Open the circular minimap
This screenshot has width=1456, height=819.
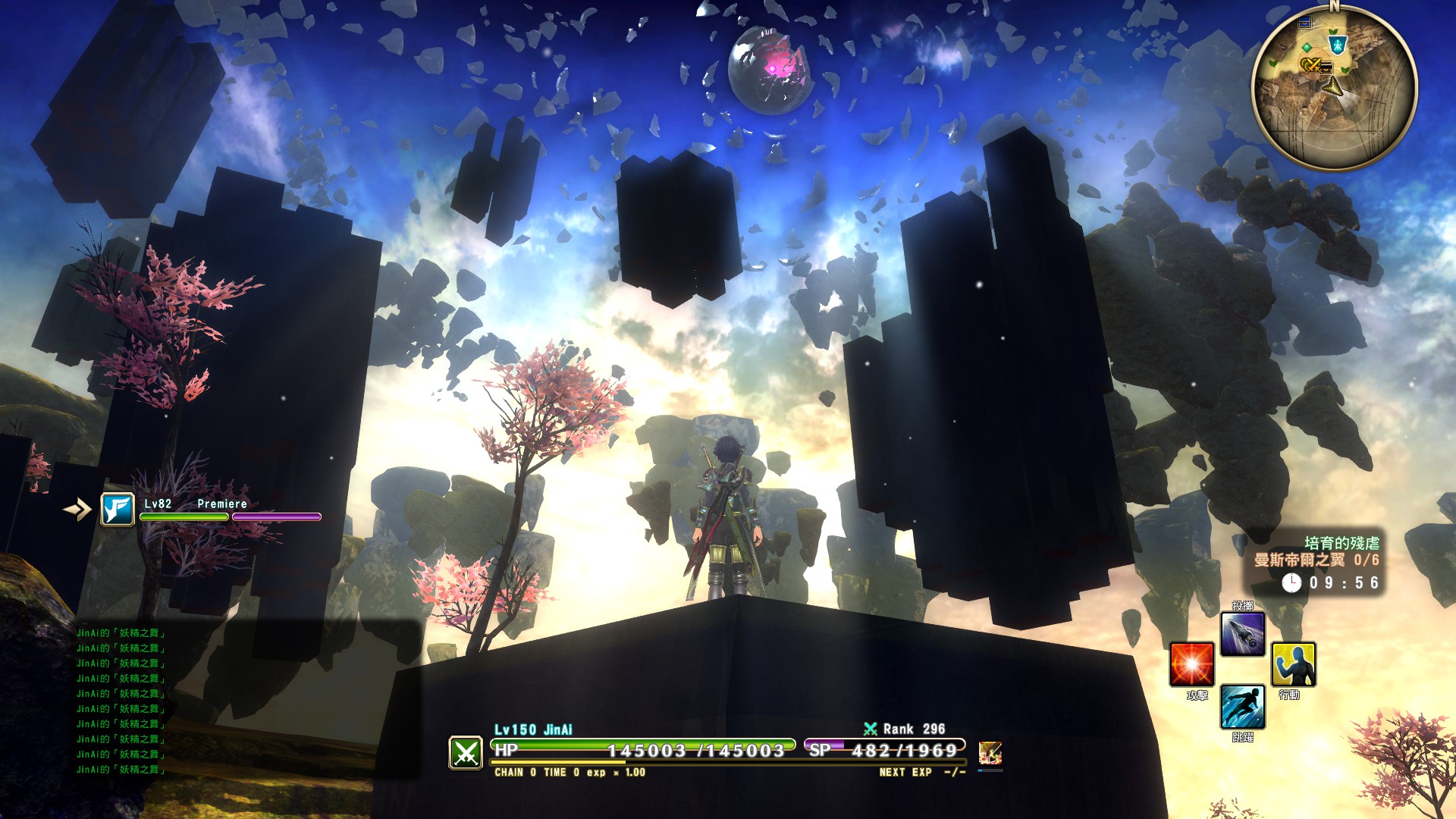coord(1334,88)
